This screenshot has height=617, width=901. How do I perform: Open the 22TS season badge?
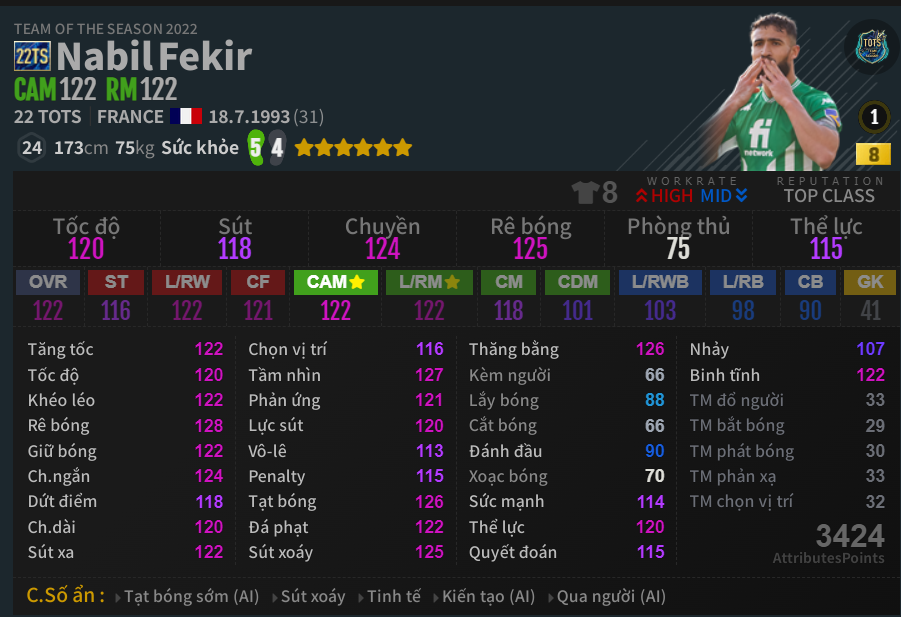[32, 57]
